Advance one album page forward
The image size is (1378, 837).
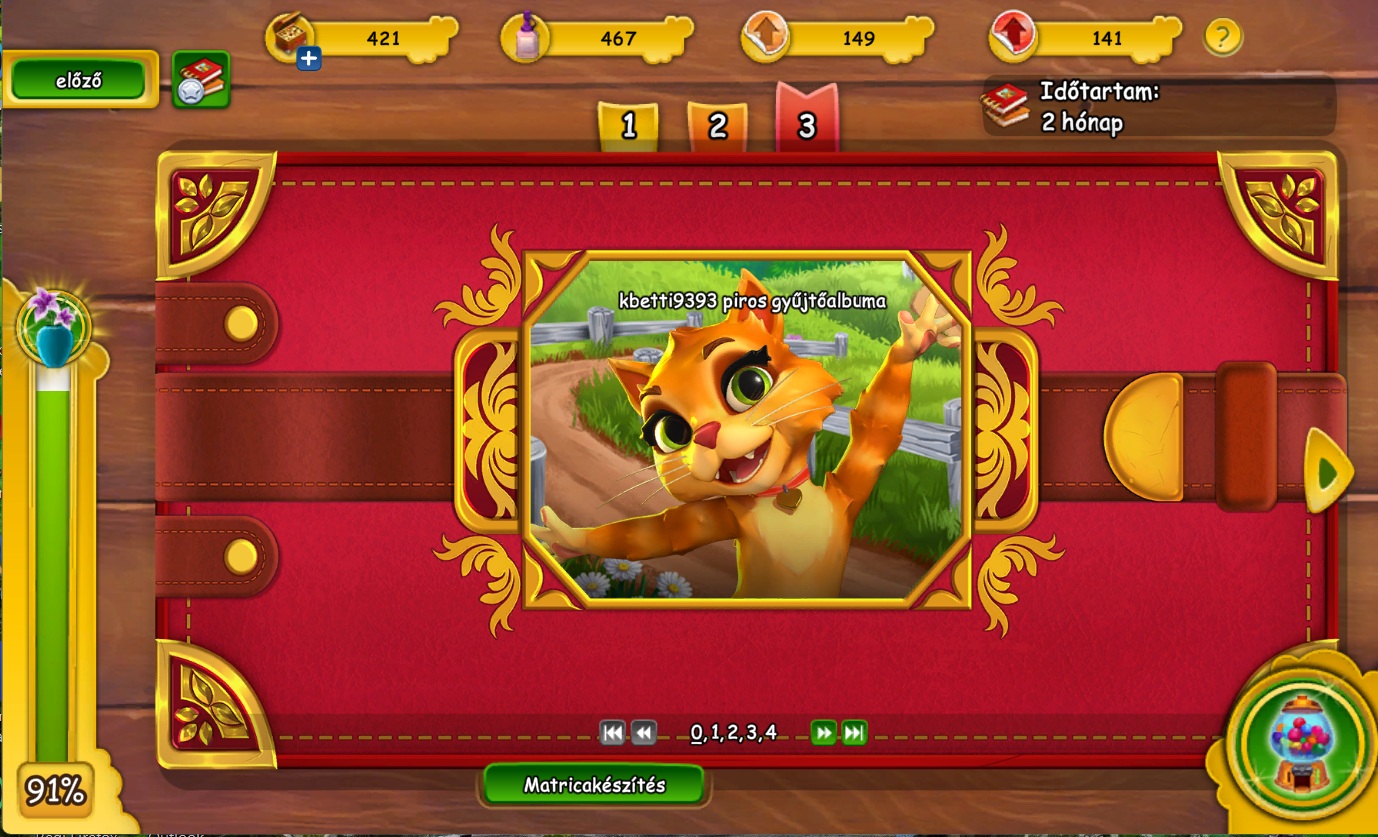823,733
